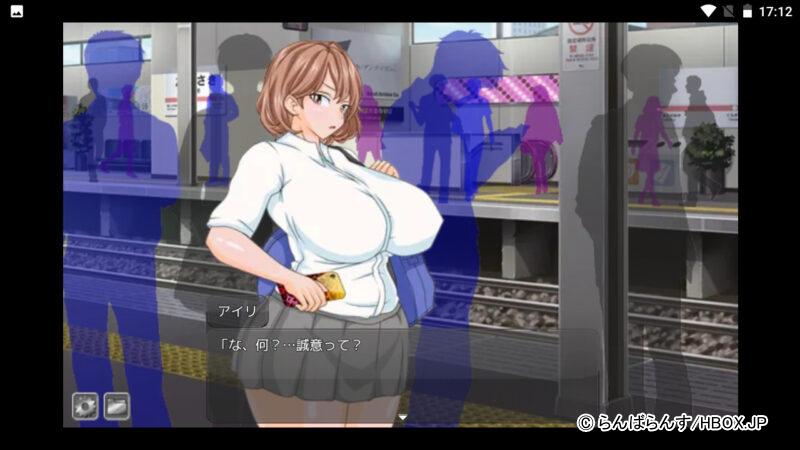Advance dialogue via the white arrow indicator
This screenshot has width=800, height=450.
[403, 417]
